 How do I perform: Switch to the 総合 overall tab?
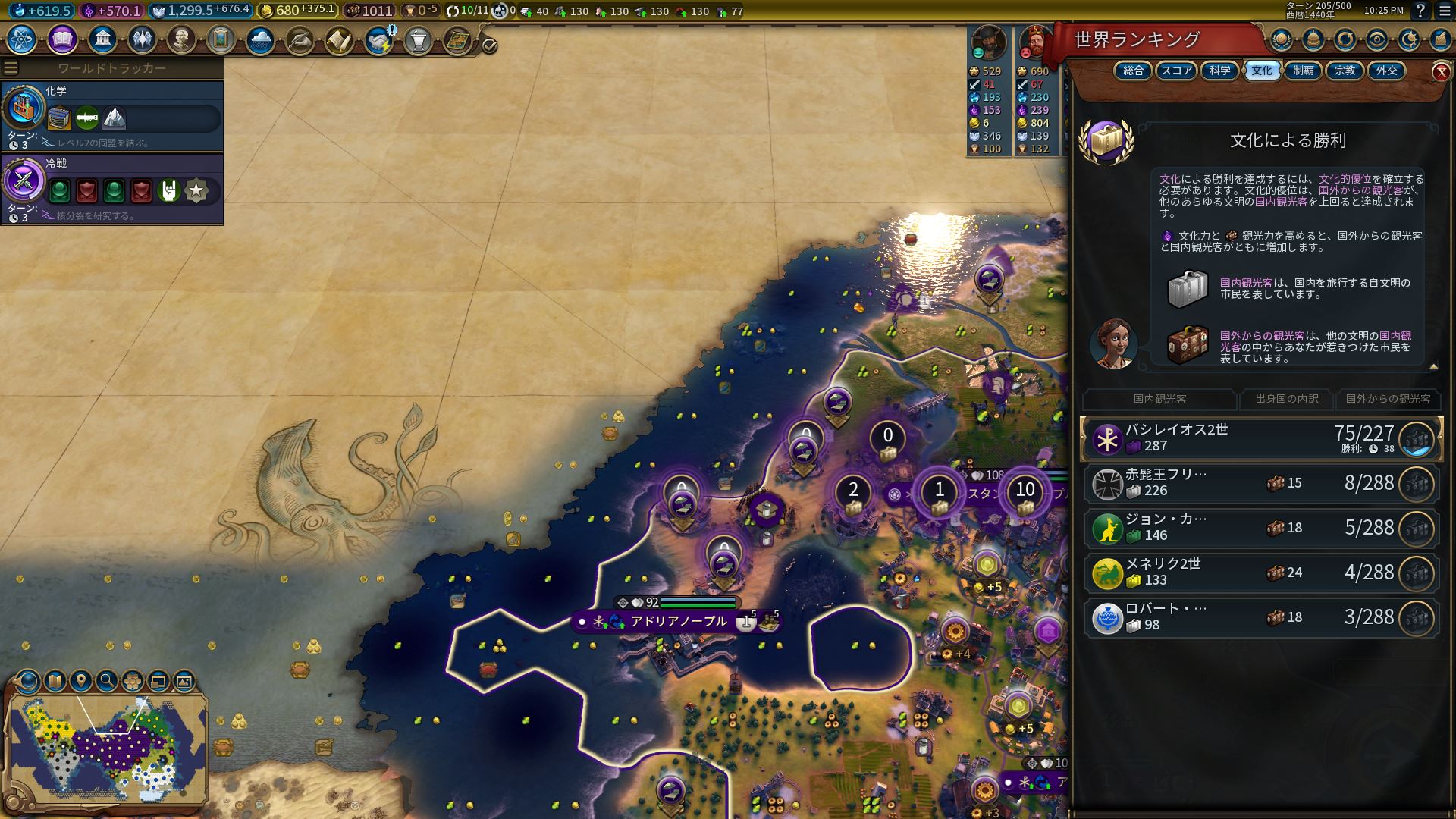click(x=1133, y=71)
